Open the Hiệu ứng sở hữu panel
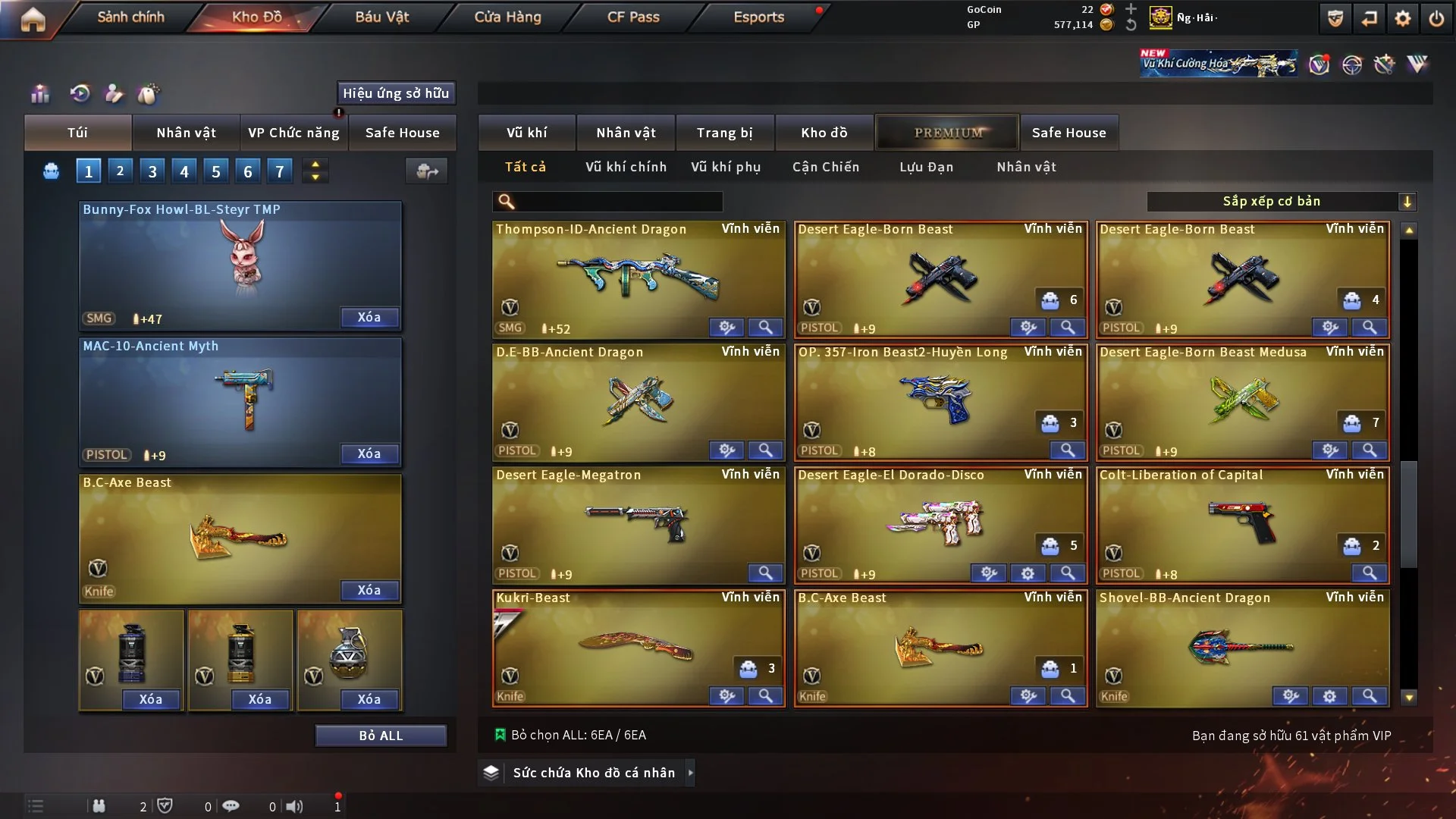This screenshot has height=819, width=1456. 396,93
